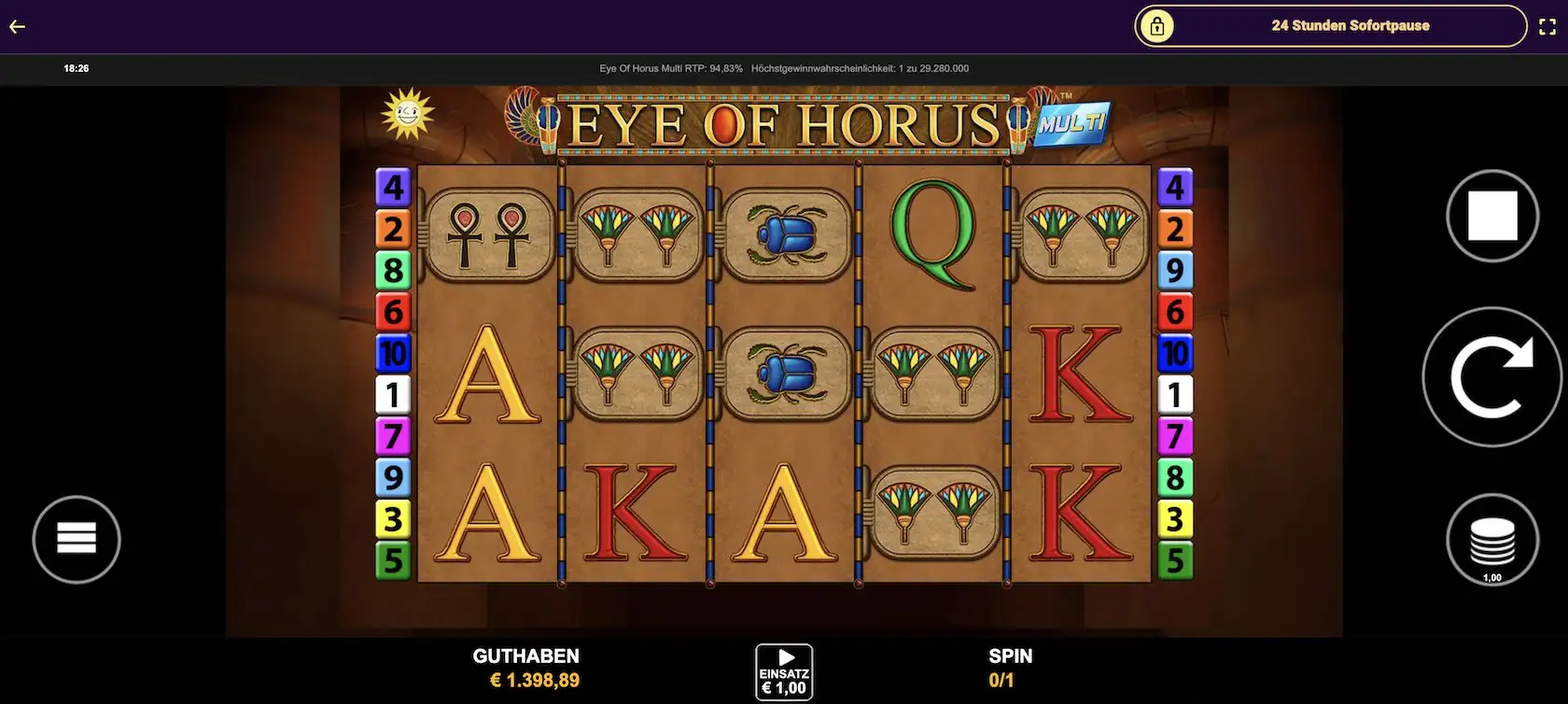
Task: Open stake options via the coin stack icon
Action: [x=1491, y=540]
